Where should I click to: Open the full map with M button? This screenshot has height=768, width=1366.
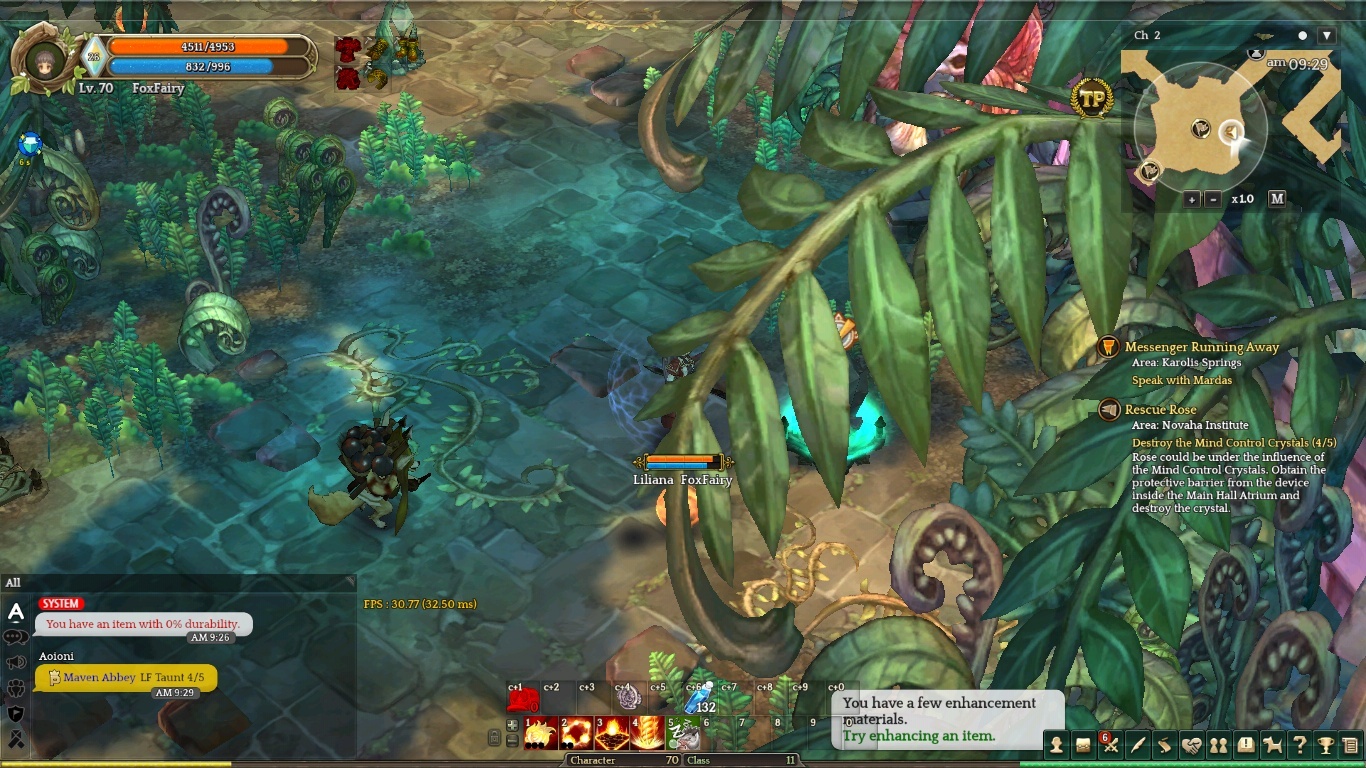(1277, 198)
